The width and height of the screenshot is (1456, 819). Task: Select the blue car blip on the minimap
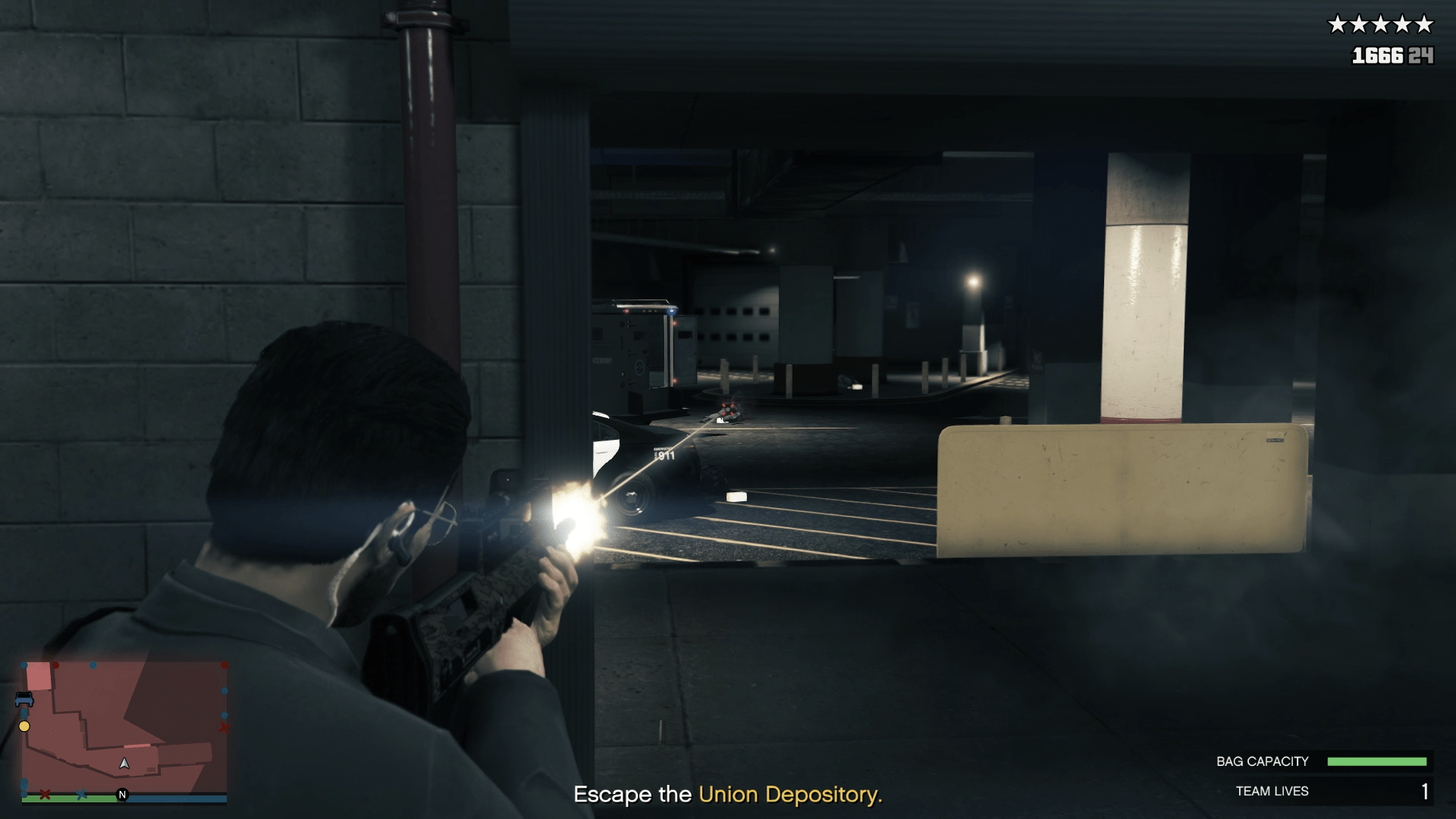(x=24, y=699)
